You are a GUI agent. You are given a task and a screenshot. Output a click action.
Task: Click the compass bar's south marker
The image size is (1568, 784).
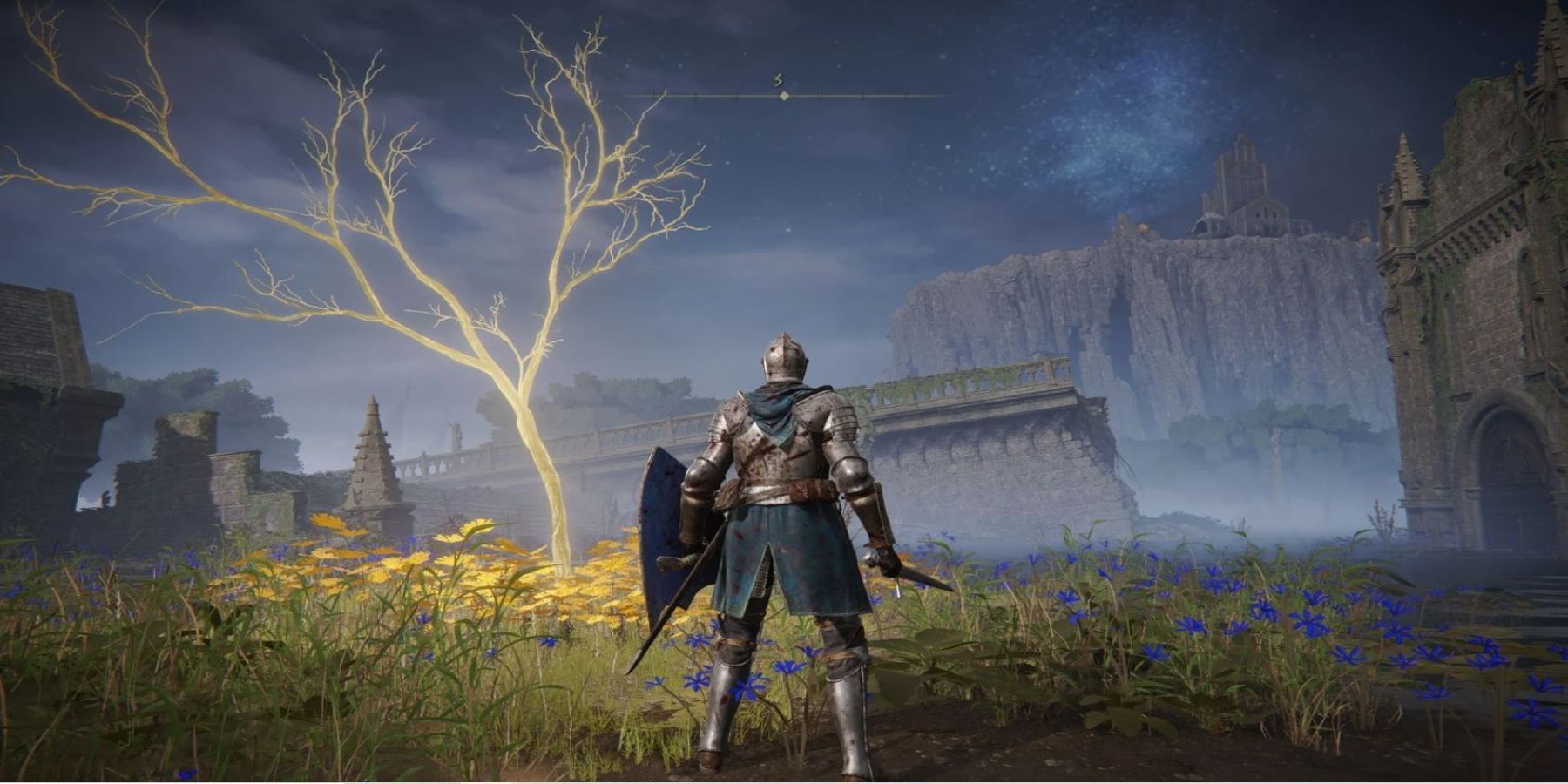(780, 81)
